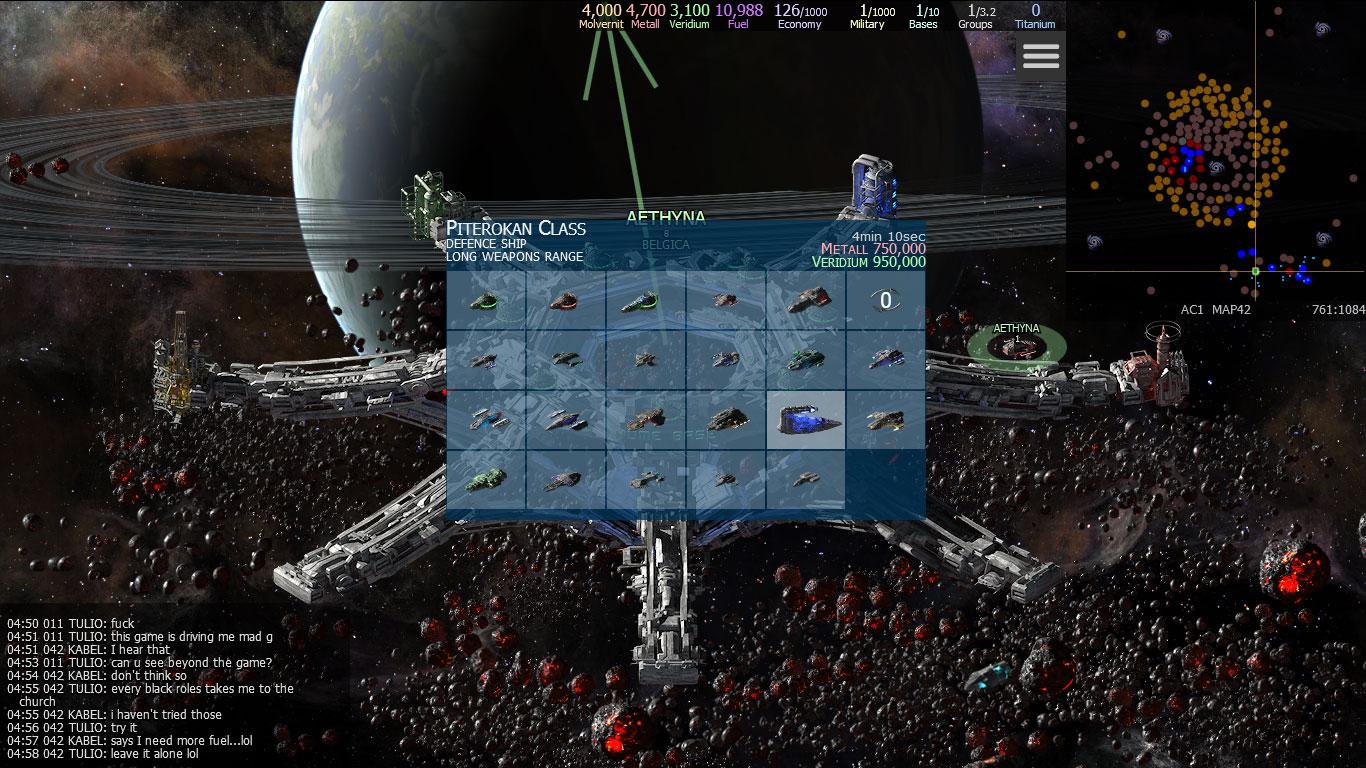Open the hamburger menu in top-right

tap(1040, 56)
